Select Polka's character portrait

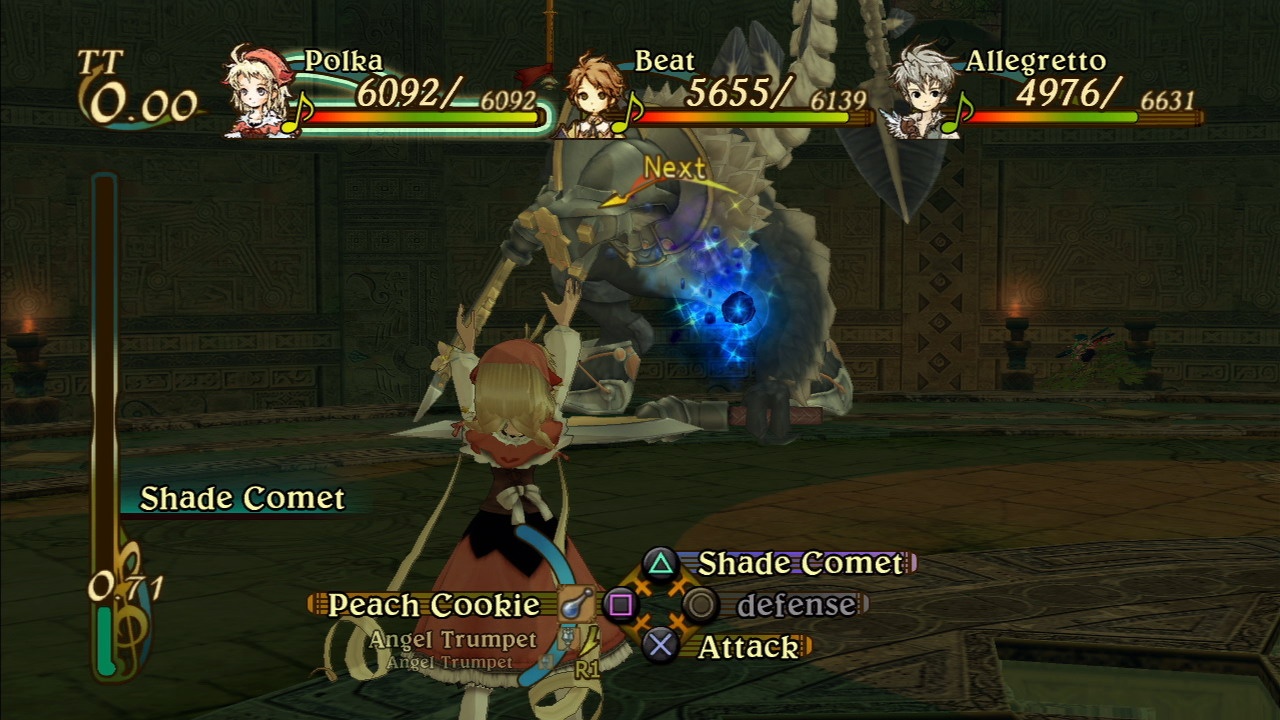click(258, 92)
